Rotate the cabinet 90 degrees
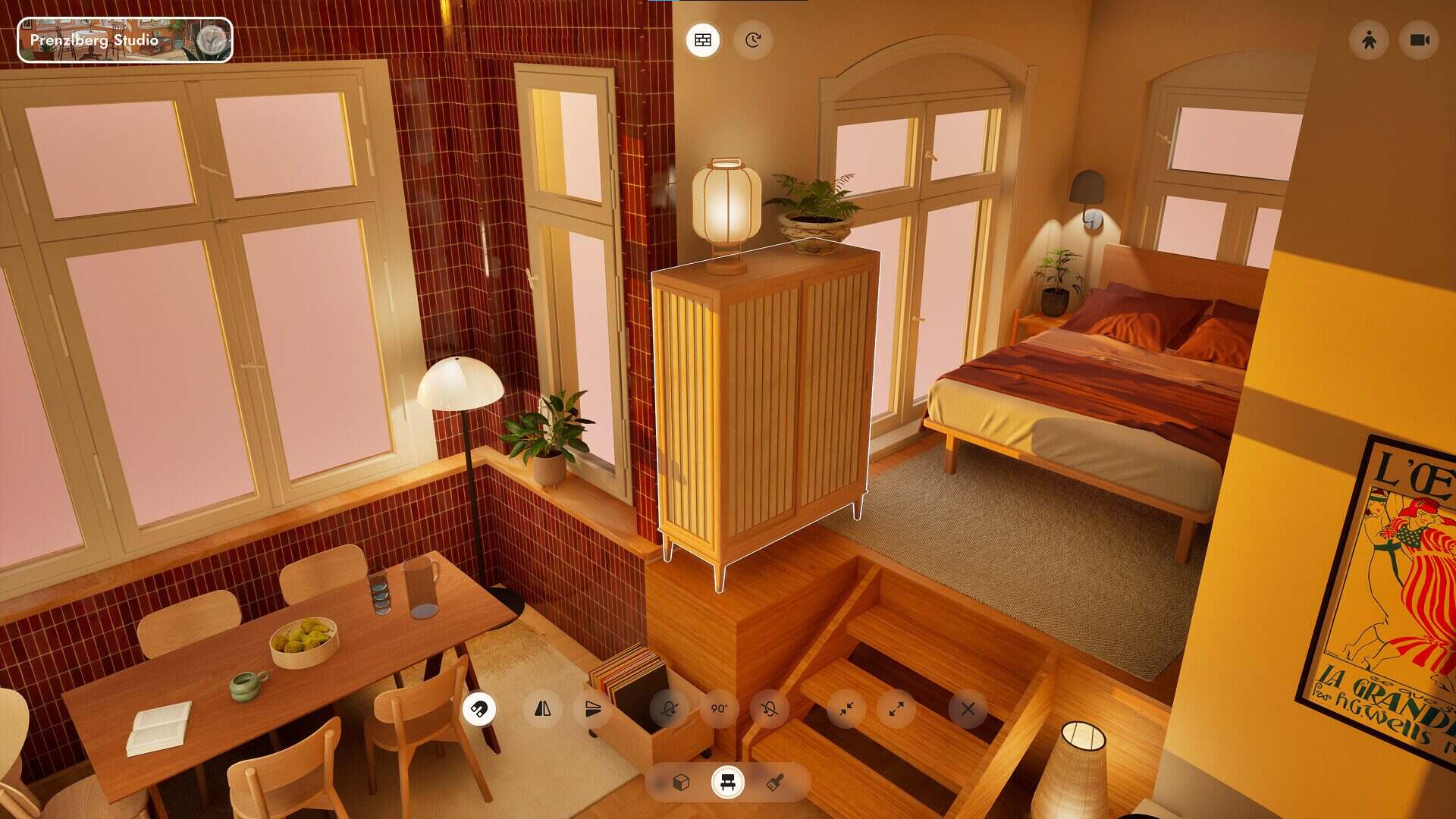 pyautogui.click(x=718, y=711)
